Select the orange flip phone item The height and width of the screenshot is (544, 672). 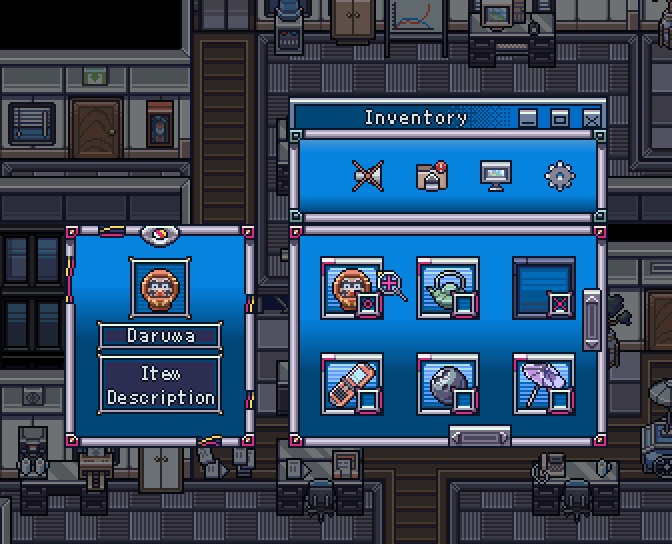pos(351,383)
